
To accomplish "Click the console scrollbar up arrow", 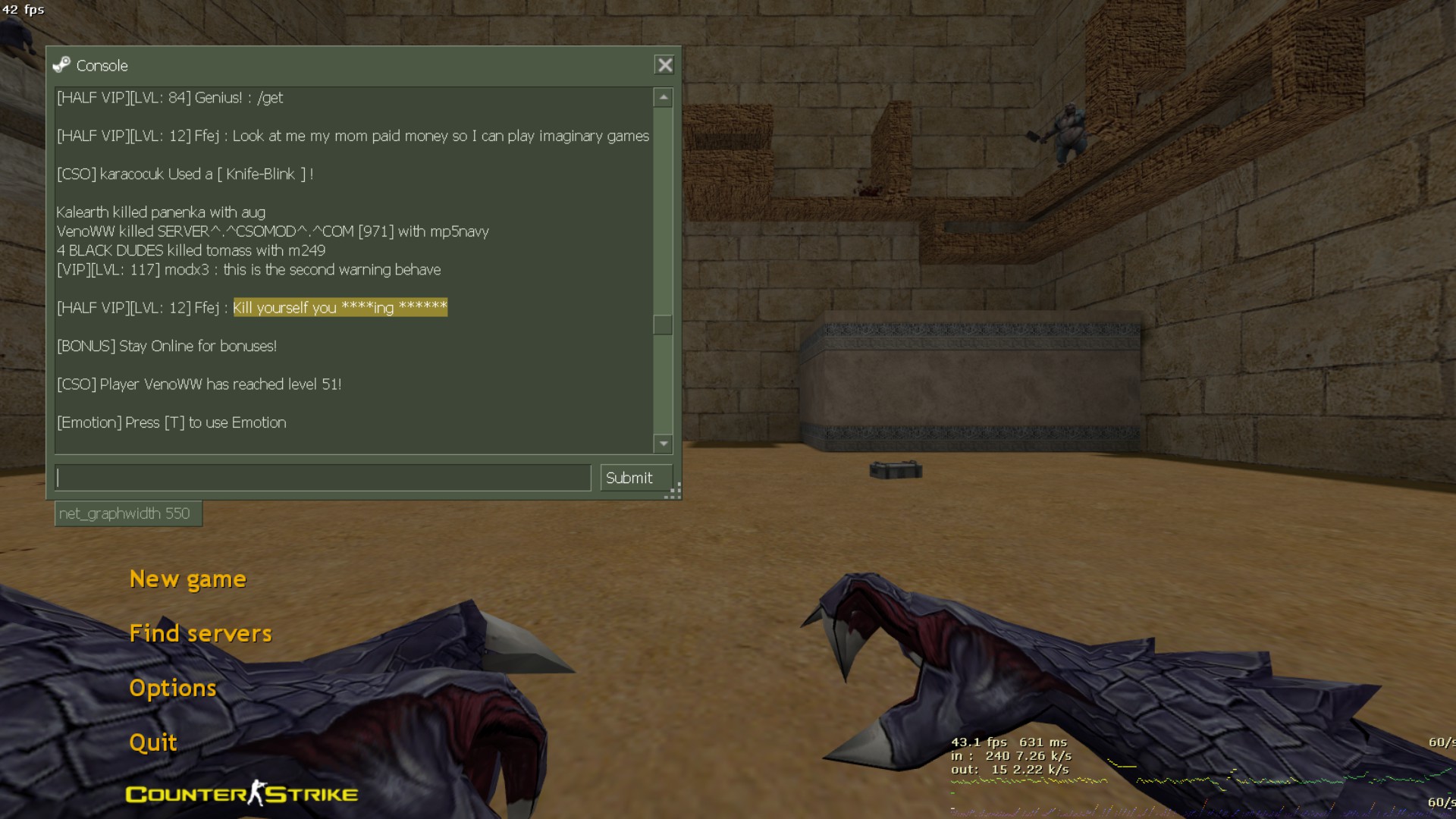I will 664,97.
